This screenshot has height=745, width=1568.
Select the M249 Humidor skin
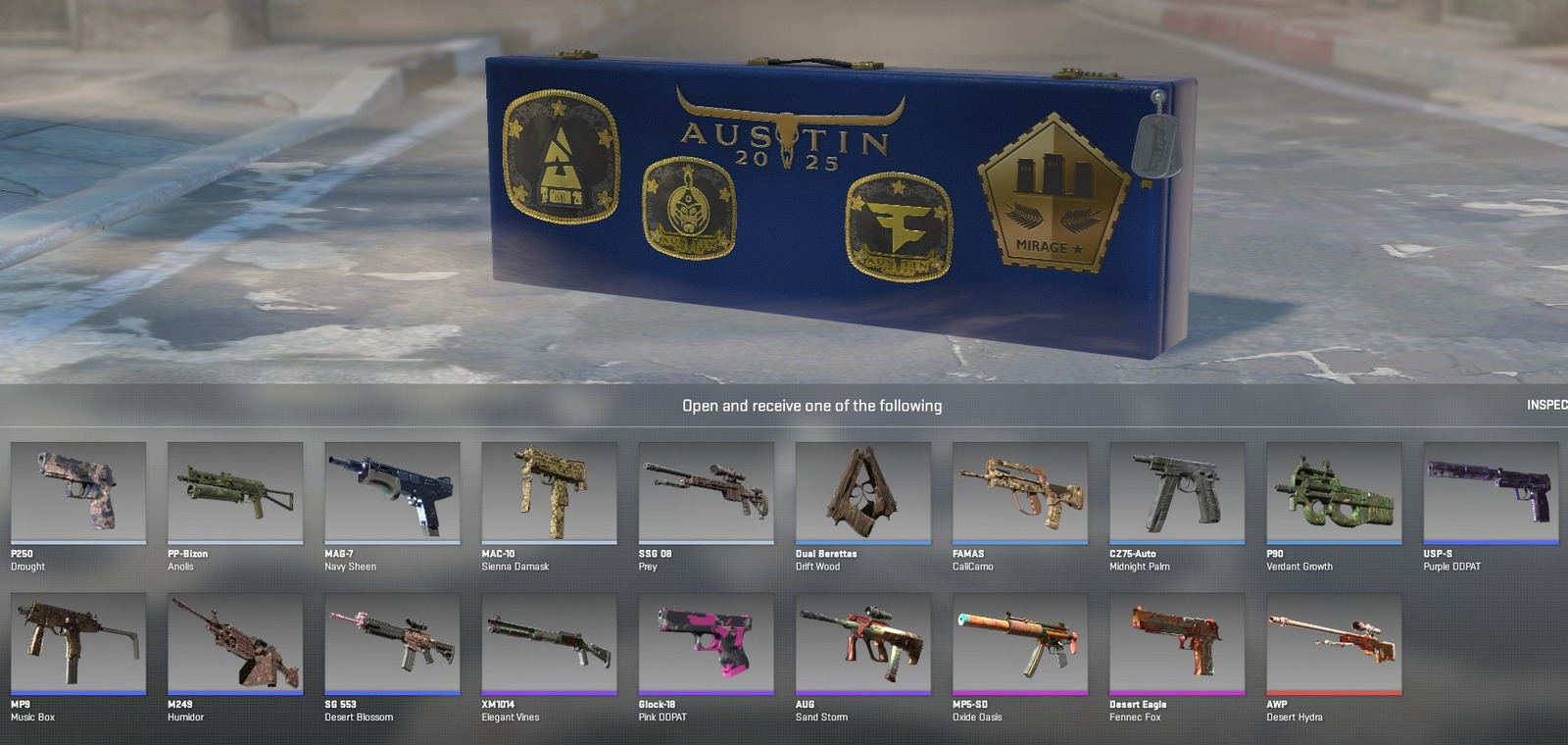235,645
